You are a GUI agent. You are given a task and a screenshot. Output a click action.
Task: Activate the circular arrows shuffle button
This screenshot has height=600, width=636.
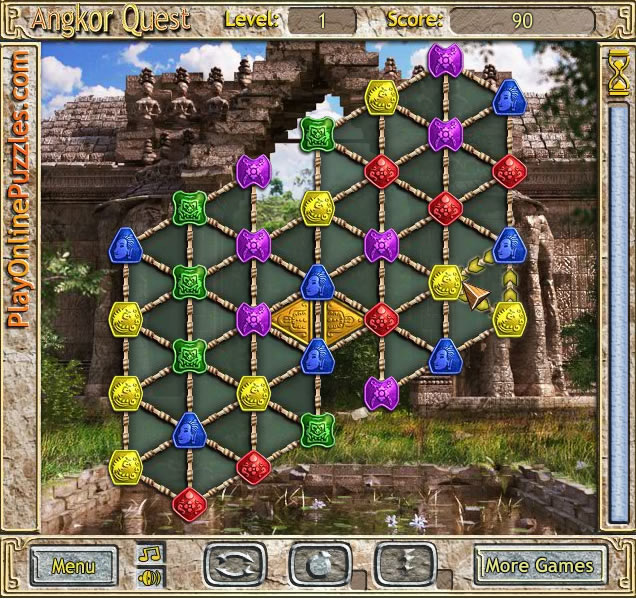pos(233,565)
